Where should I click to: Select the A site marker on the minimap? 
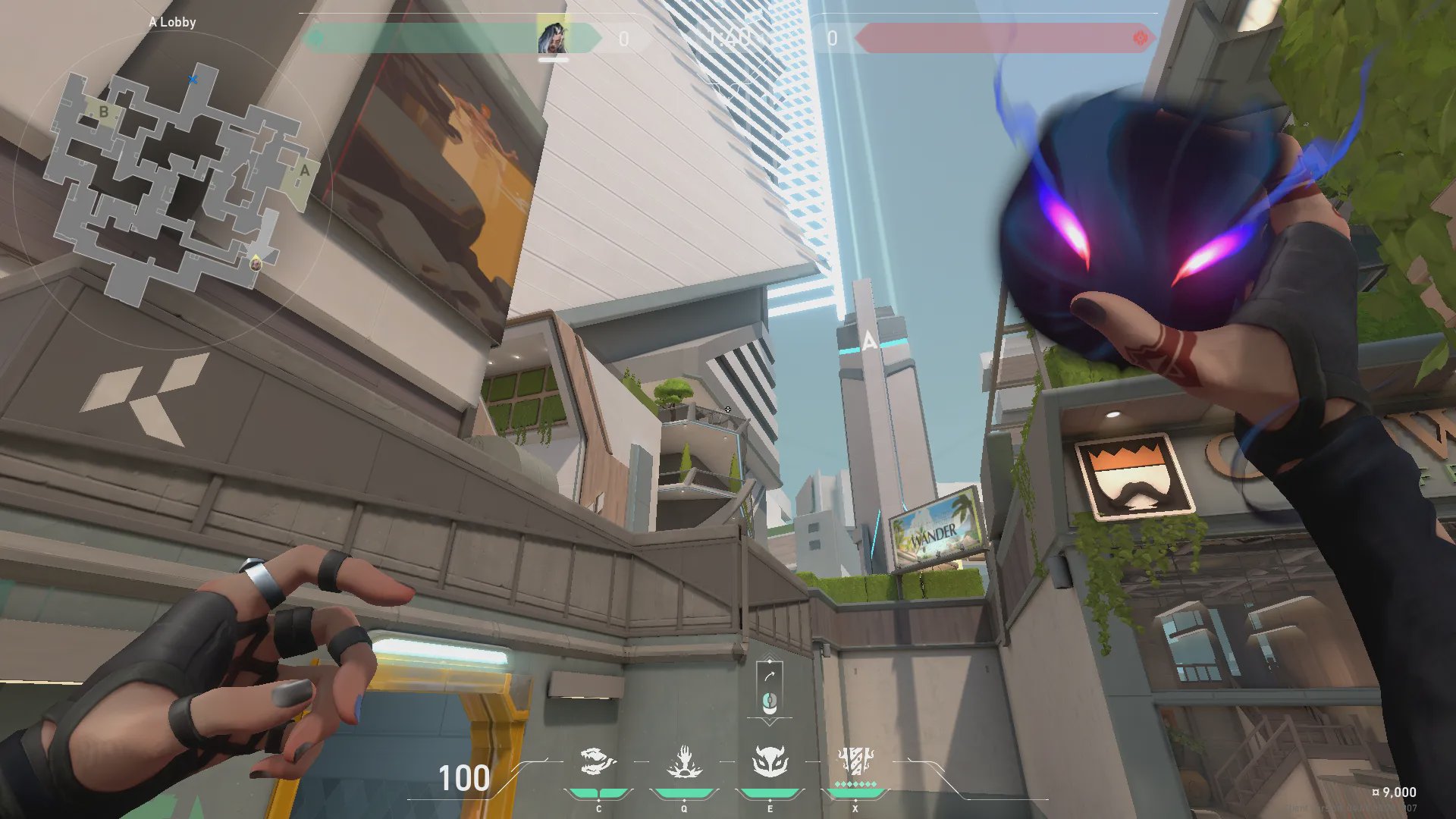tap(304, 171)
